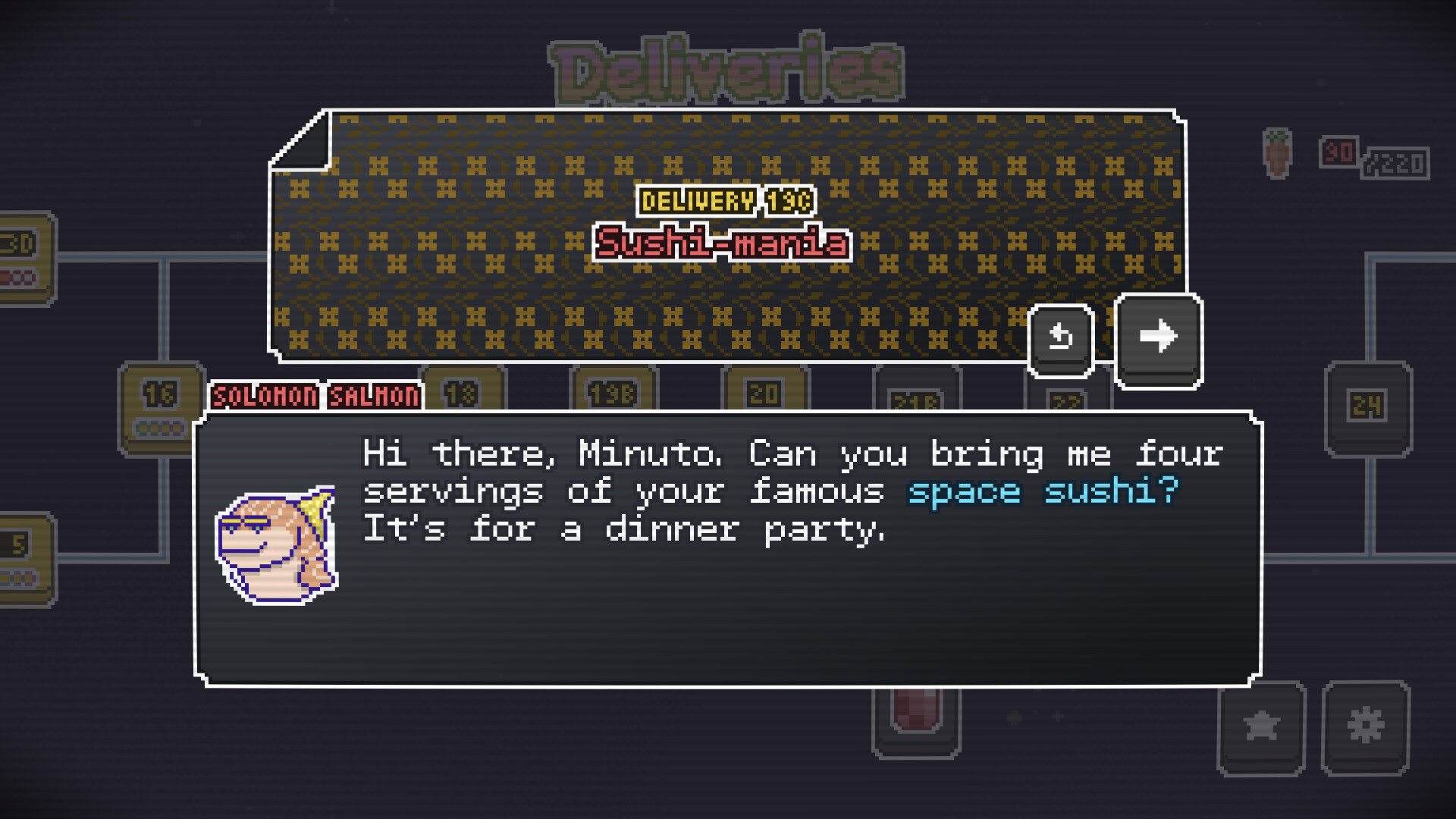The width and height of the screenshot is (1456, 819).
Task: Click the highlighted space sushi text
Action: tap(1041, 491)
